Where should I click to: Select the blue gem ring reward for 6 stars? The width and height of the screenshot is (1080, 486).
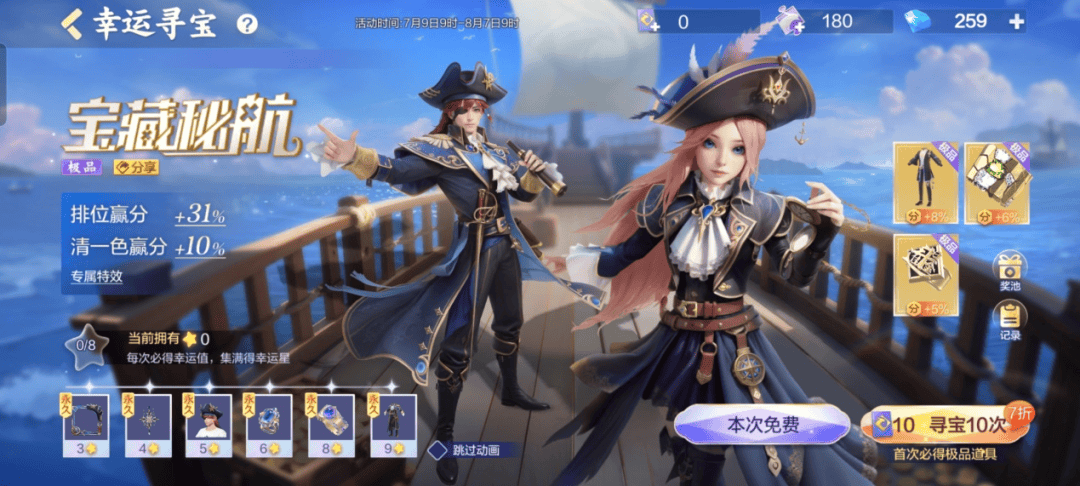(270, 420)
